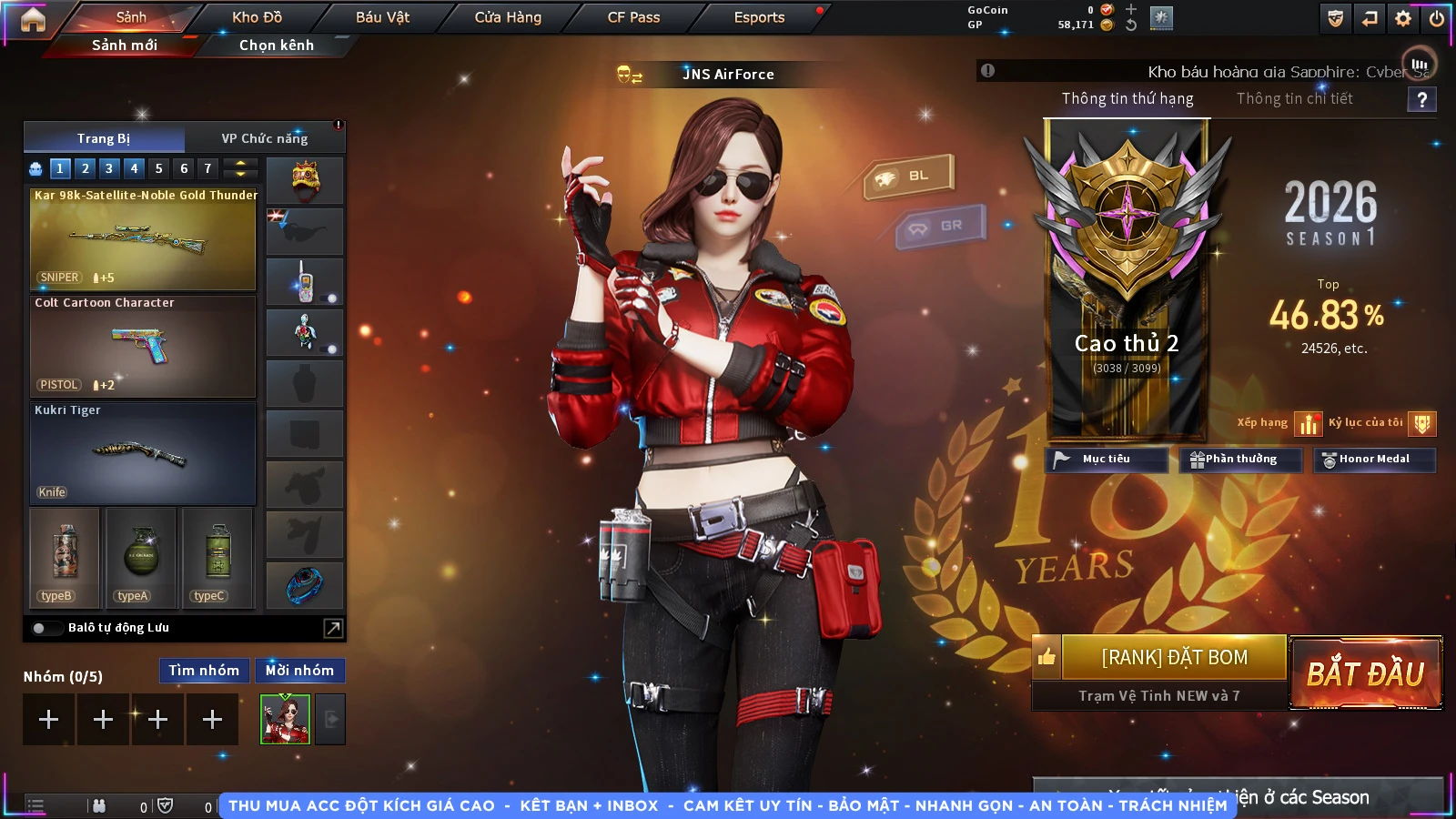Image resolution: width=1456 pixels, height=819 pixels.
Task: Choose backpack number 3
Action: point(109,168)
